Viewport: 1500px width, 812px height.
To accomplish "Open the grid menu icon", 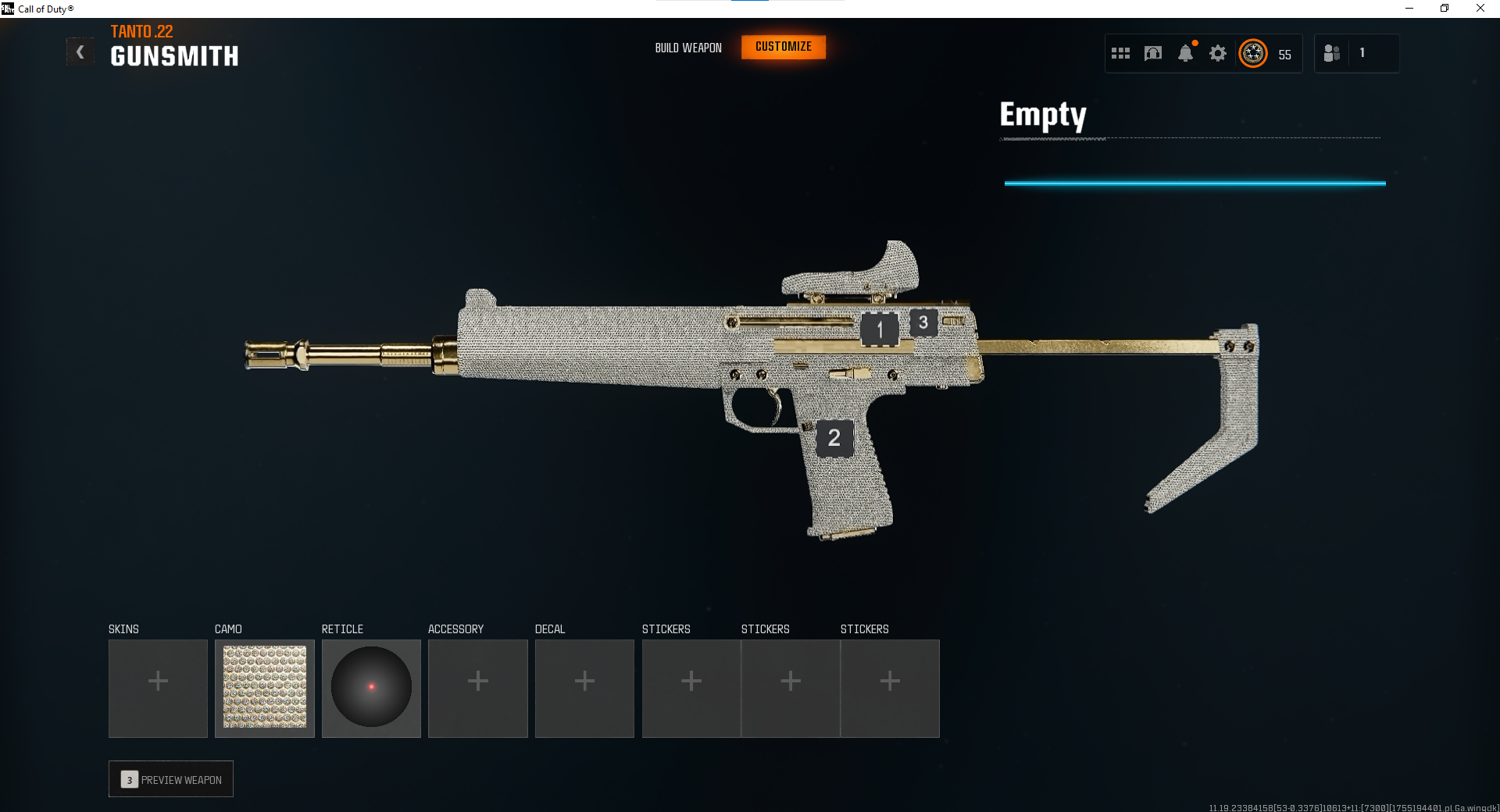I will pyautogui.click(x=1120, y=53).
